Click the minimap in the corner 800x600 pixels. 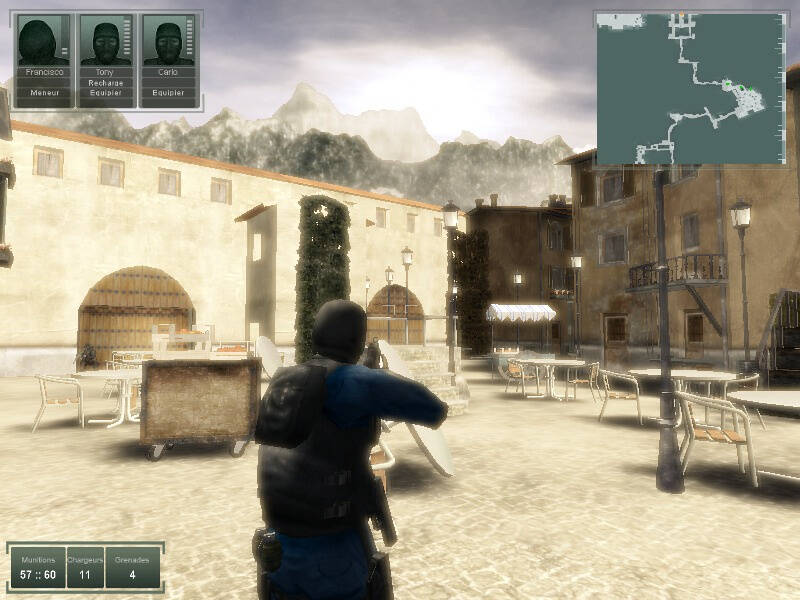[x=690, y=88]
